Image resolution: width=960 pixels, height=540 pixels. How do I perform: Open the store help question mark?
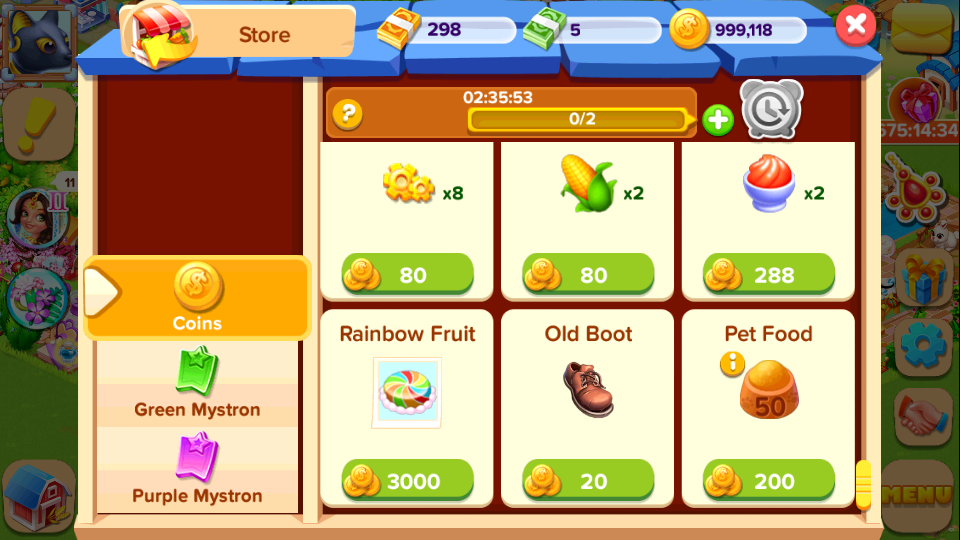[x=347, y=114]
